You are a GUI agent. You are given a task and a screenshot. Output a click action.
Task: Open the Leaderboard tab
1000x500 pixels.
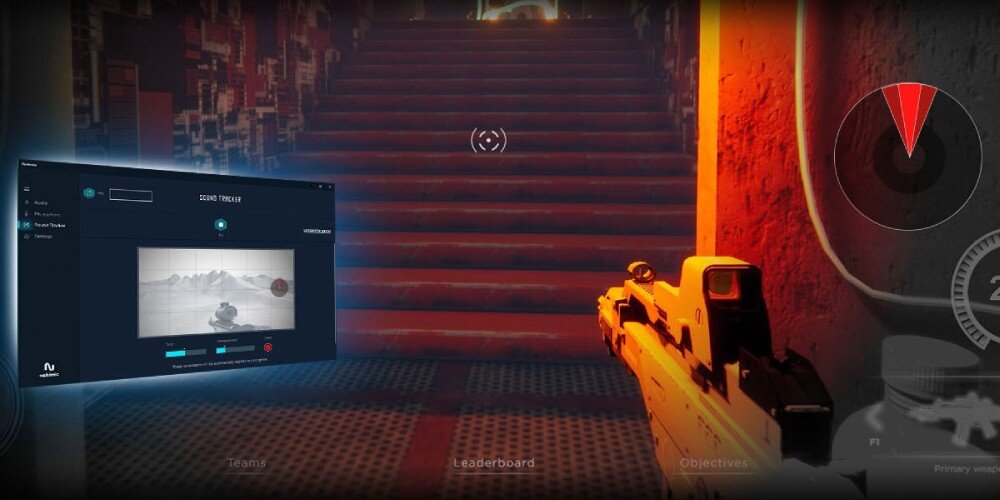[494, 463]
